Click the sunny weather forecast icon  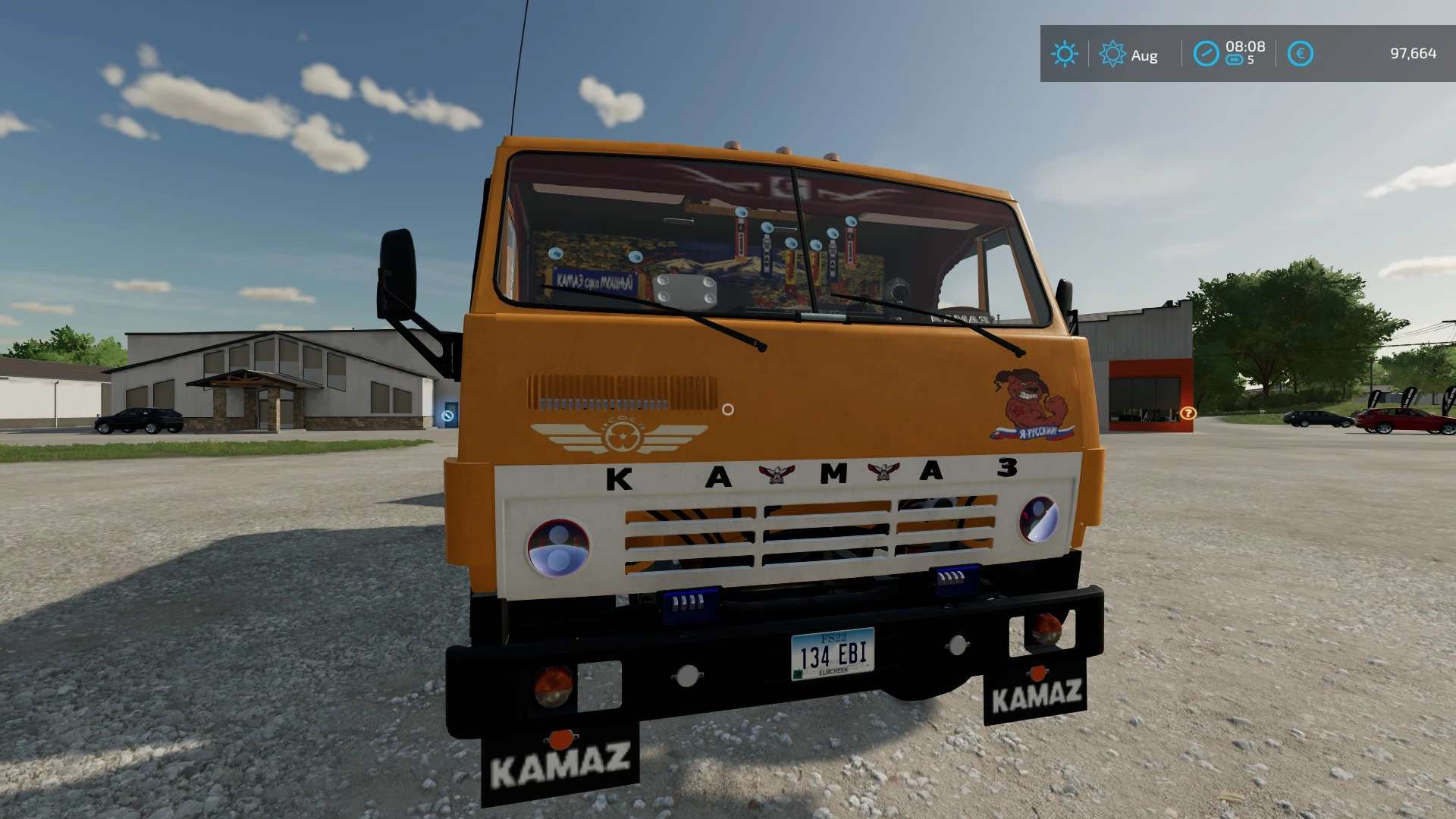1064,54
